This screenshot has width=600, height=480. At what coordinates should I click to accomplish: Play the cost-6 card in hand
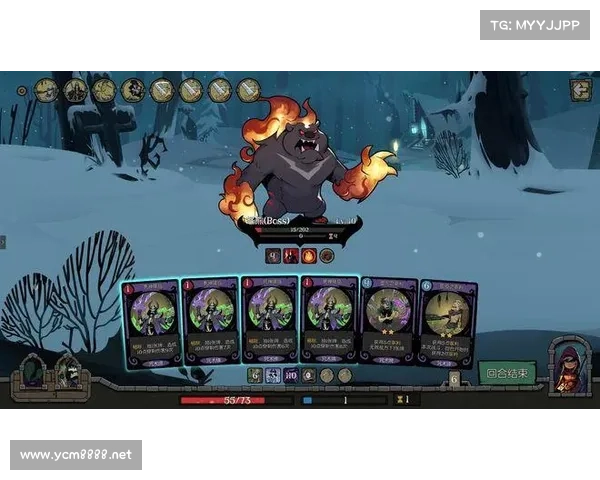447,322
